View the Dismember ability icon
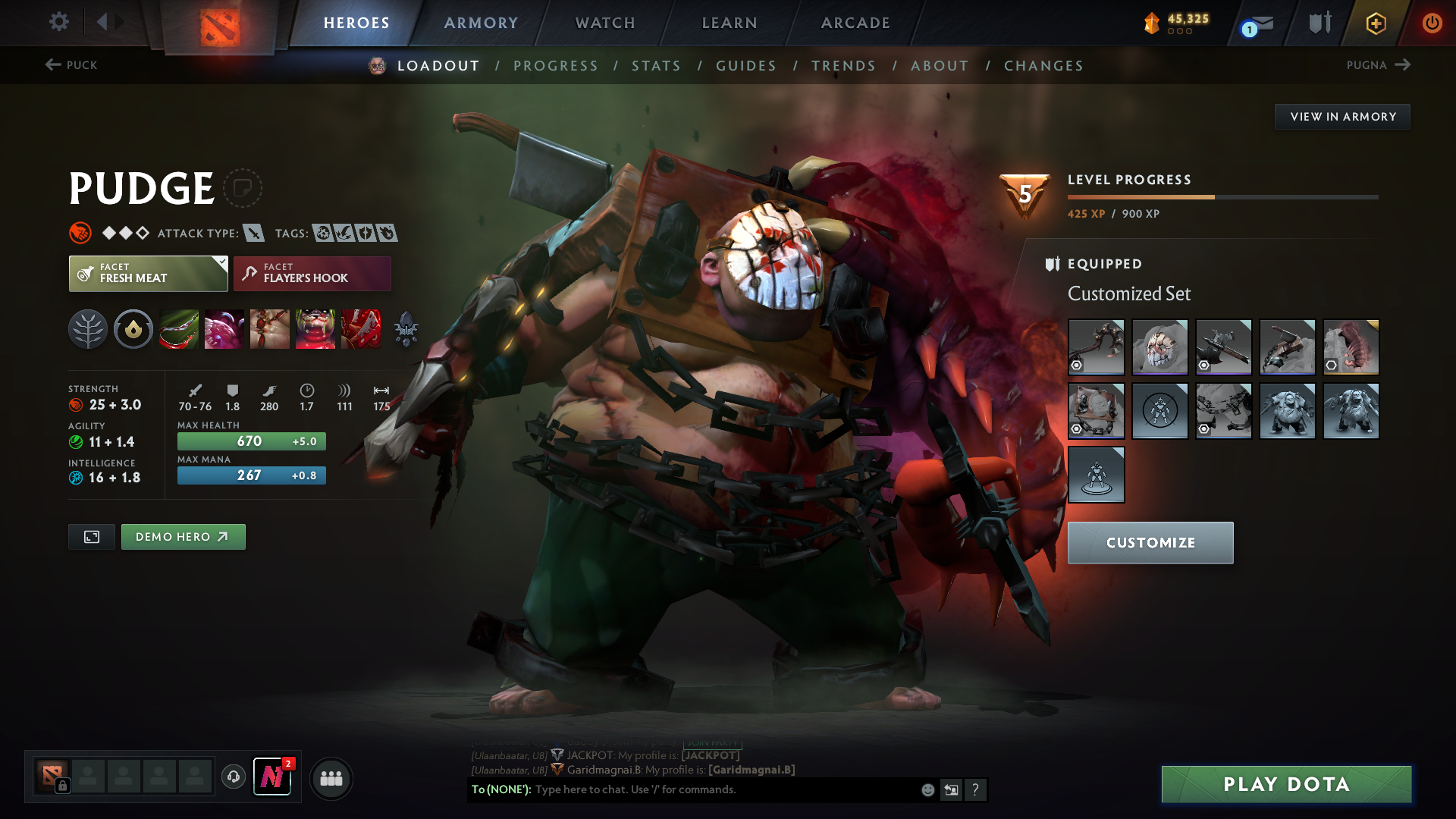 315,328
